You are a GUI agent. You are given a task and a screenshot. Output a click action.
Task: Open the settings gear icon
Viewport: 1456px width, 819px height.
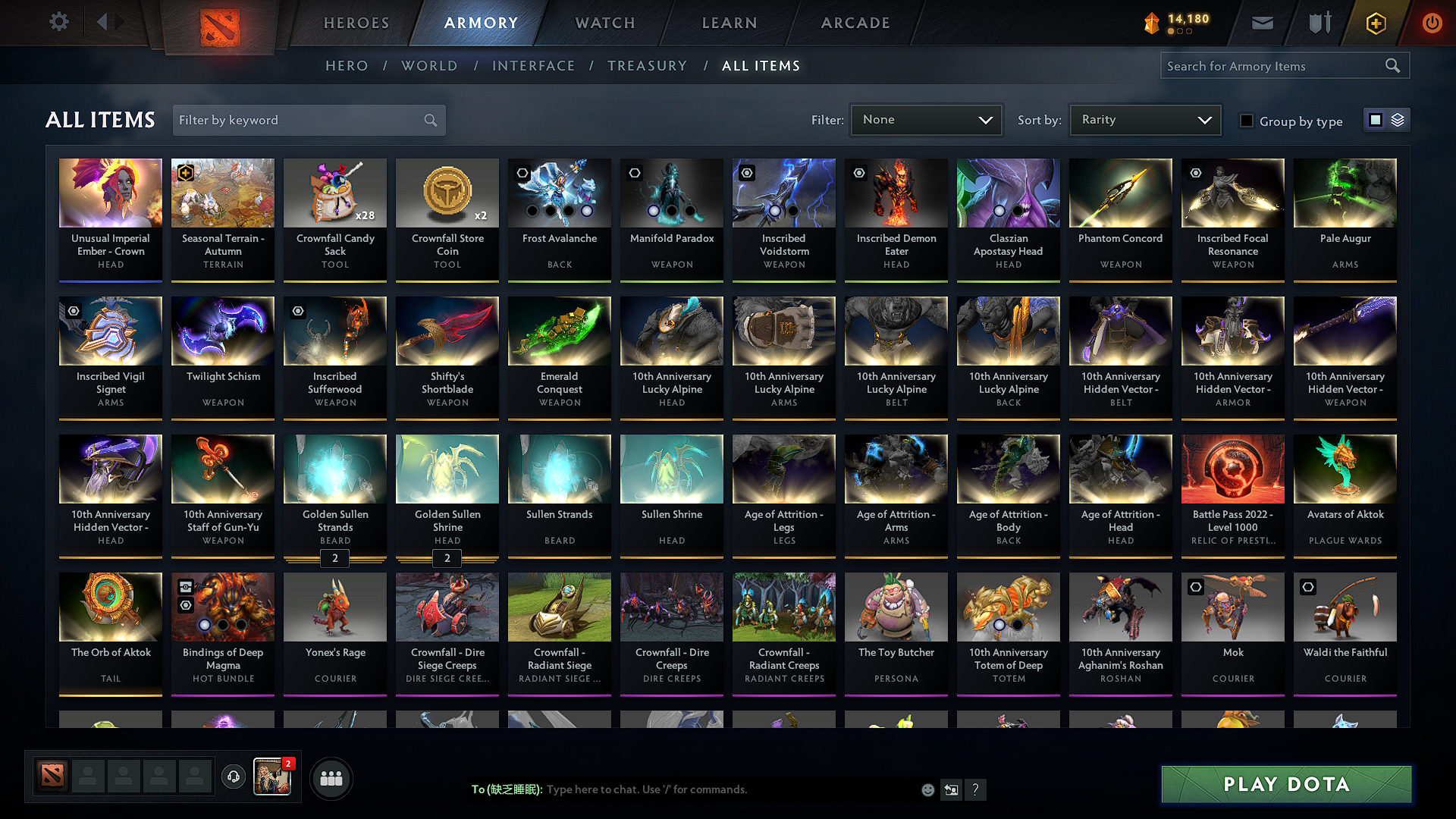point(58,22)
